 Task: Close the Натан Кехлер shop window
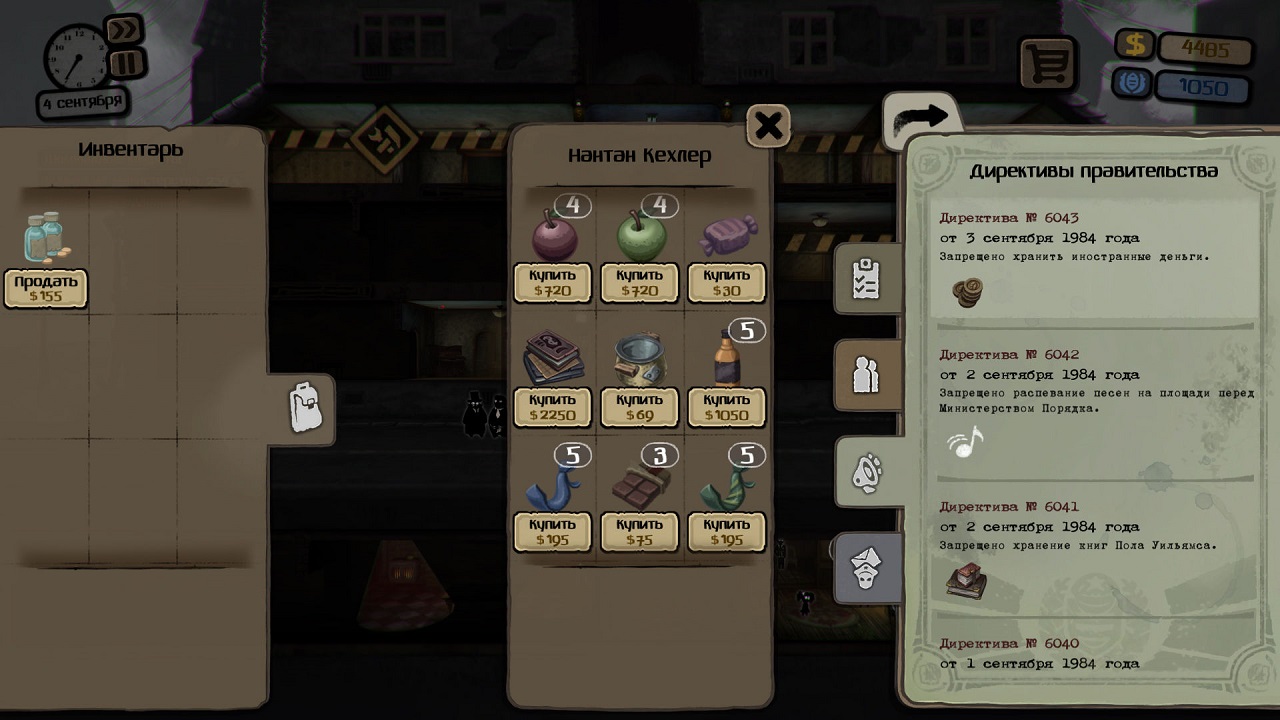[x=768, y=126]
